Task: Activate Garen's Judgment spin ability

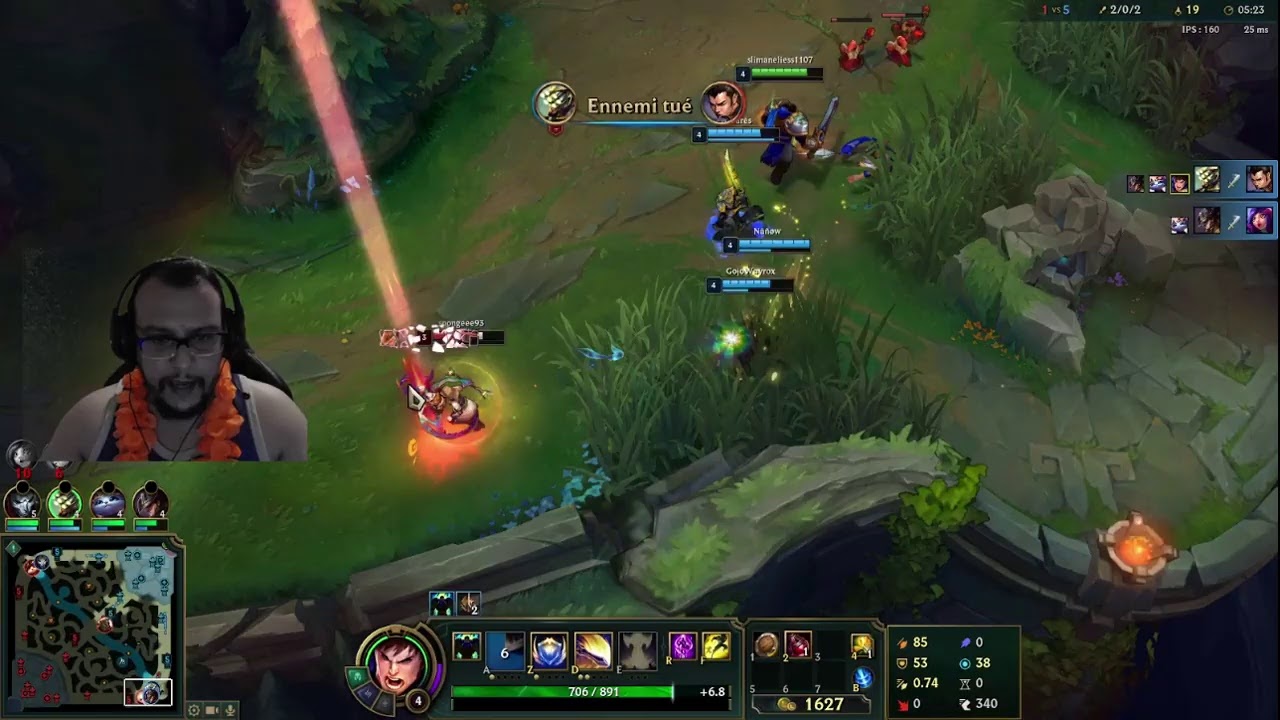Action: pos(592,650)
